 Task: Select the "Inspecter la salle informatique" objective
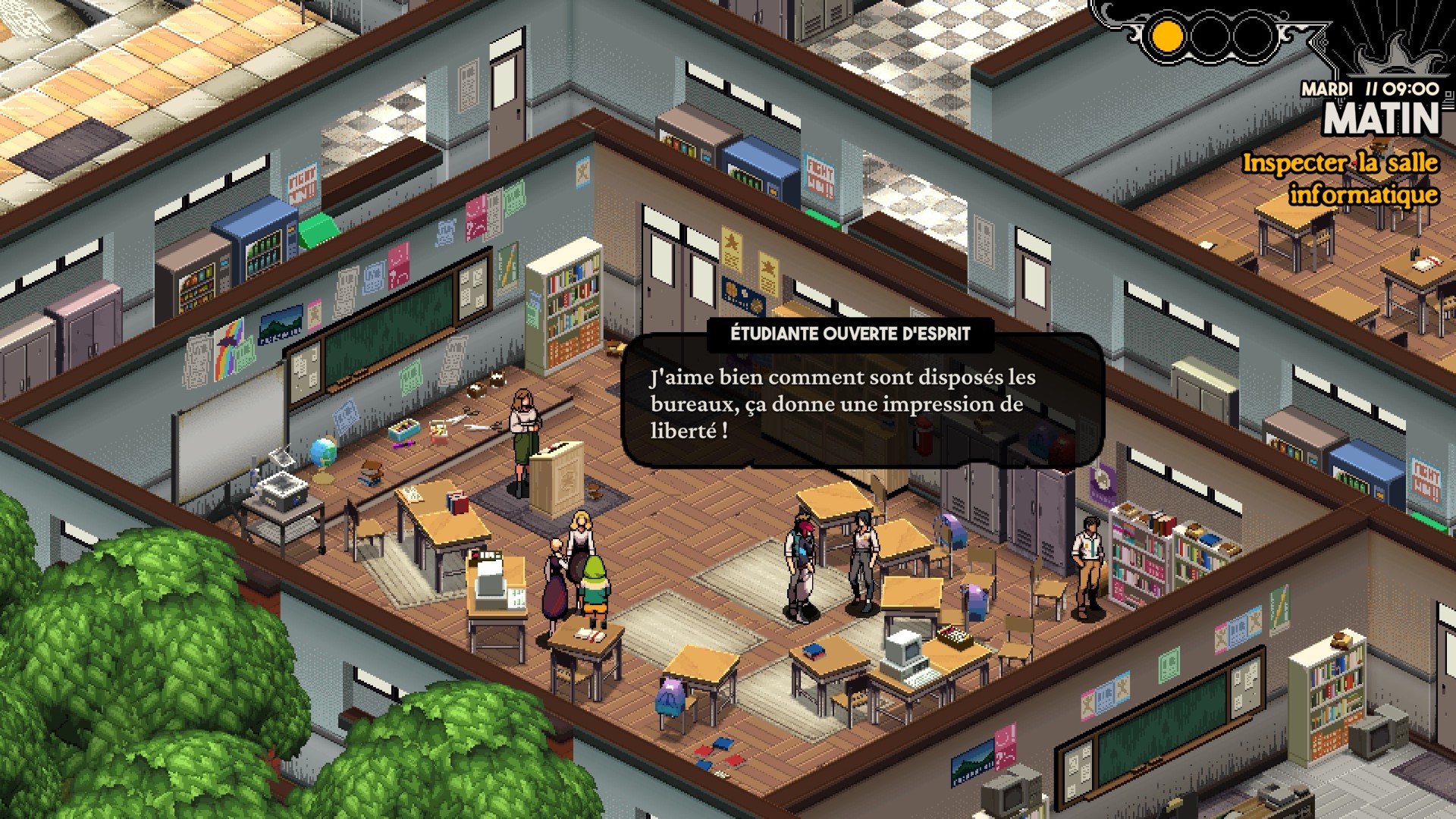pyautogui.click(x=1340, y=179)
